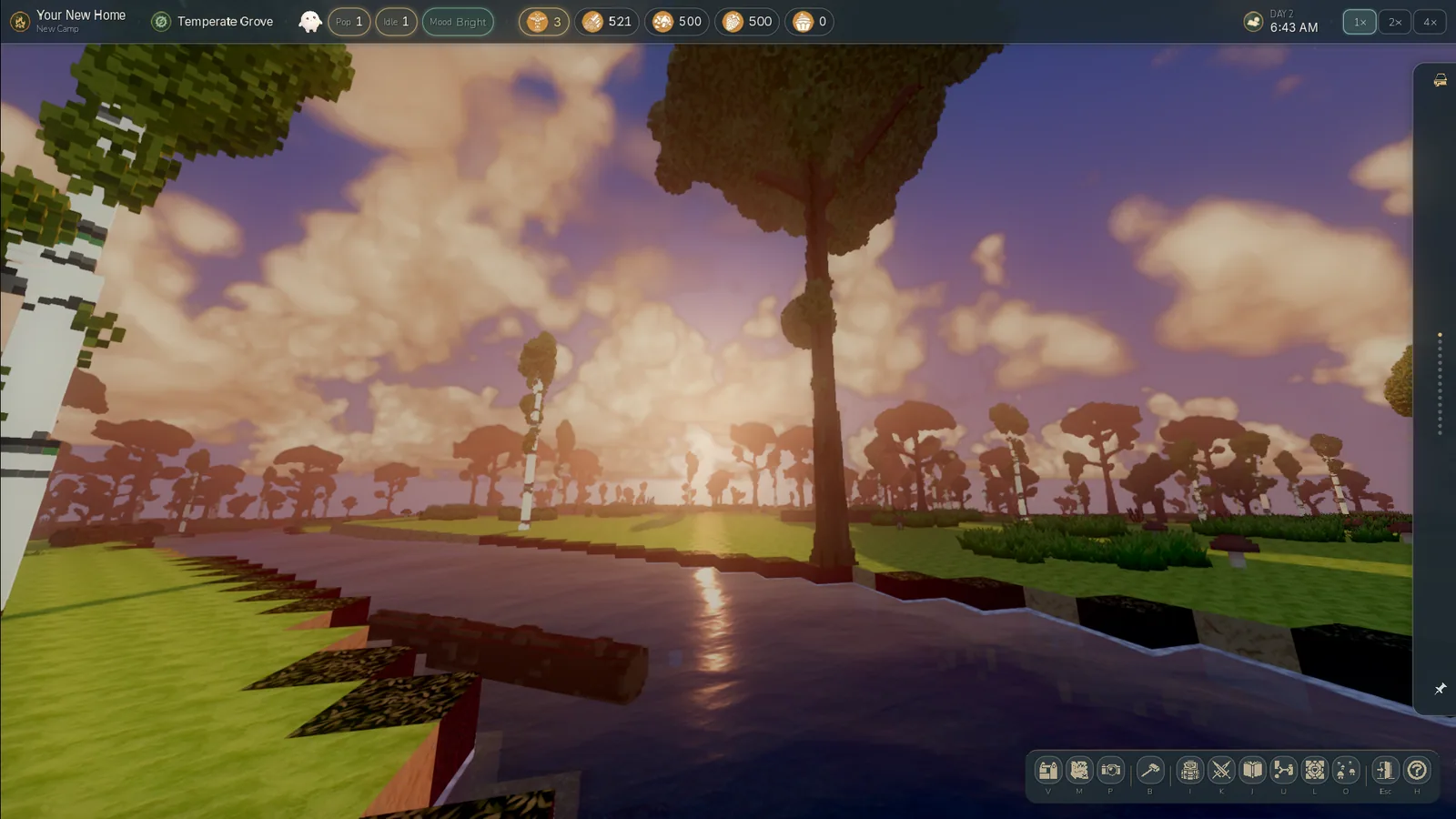The image size is (1456, 819).
Task: Select the build hammer tool
Action: (x=1150, y=771)
